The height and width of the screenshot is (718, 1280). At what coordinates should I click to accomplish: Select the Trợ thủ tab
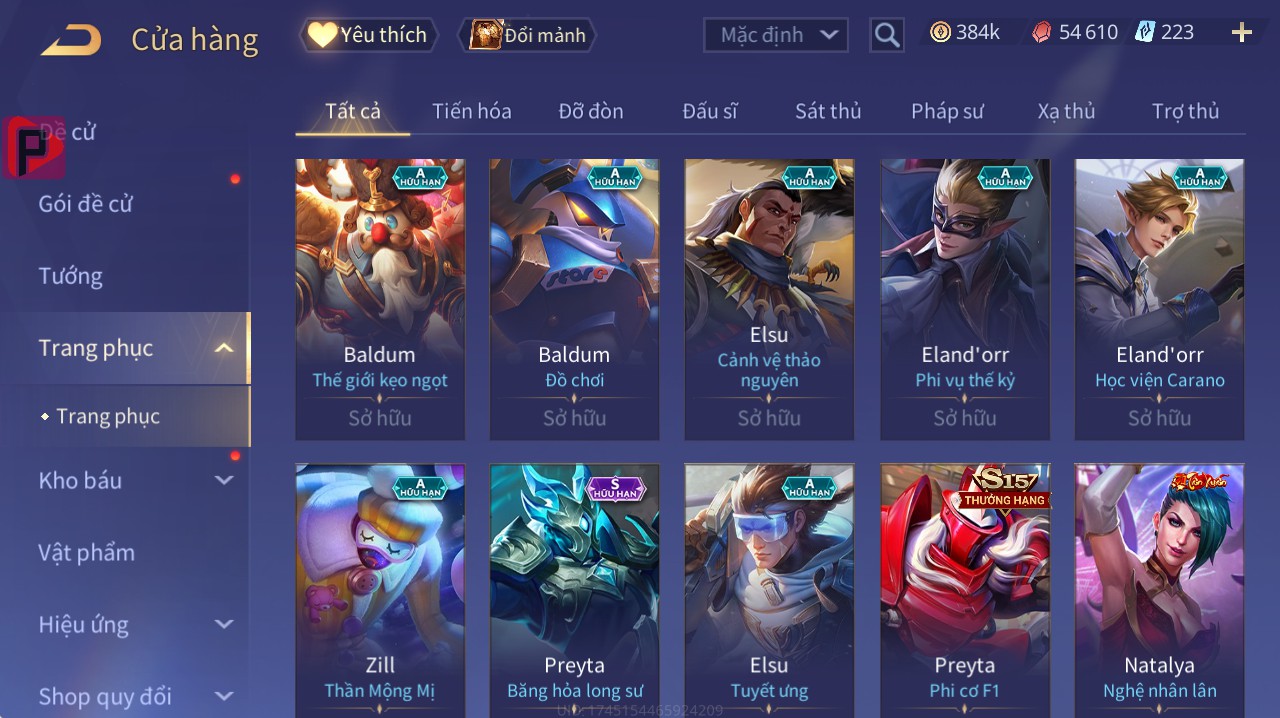(1185, 111)
